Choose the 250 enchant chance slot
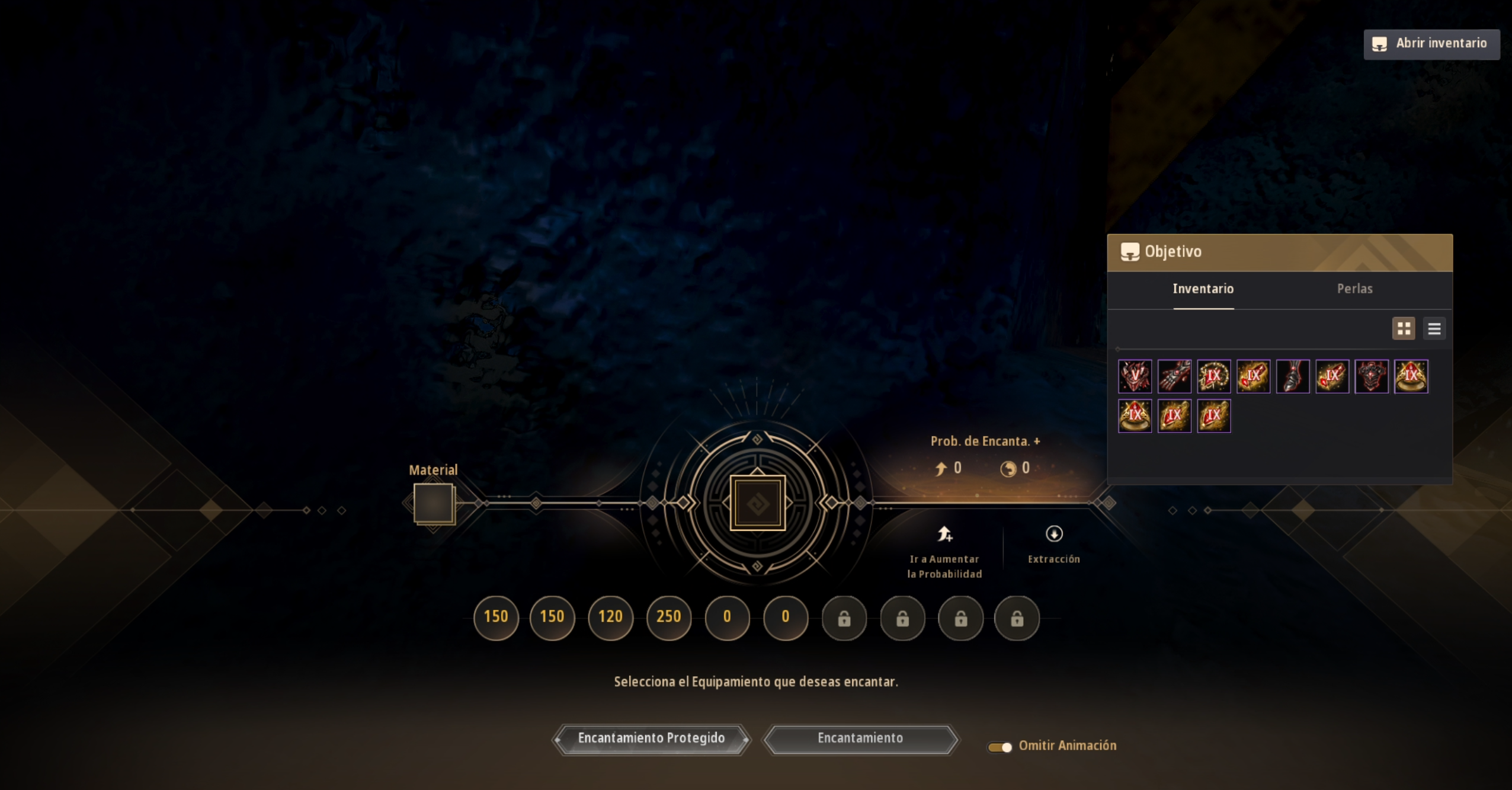The height and width of the screenshot is (790, 1512). point(668,617)
